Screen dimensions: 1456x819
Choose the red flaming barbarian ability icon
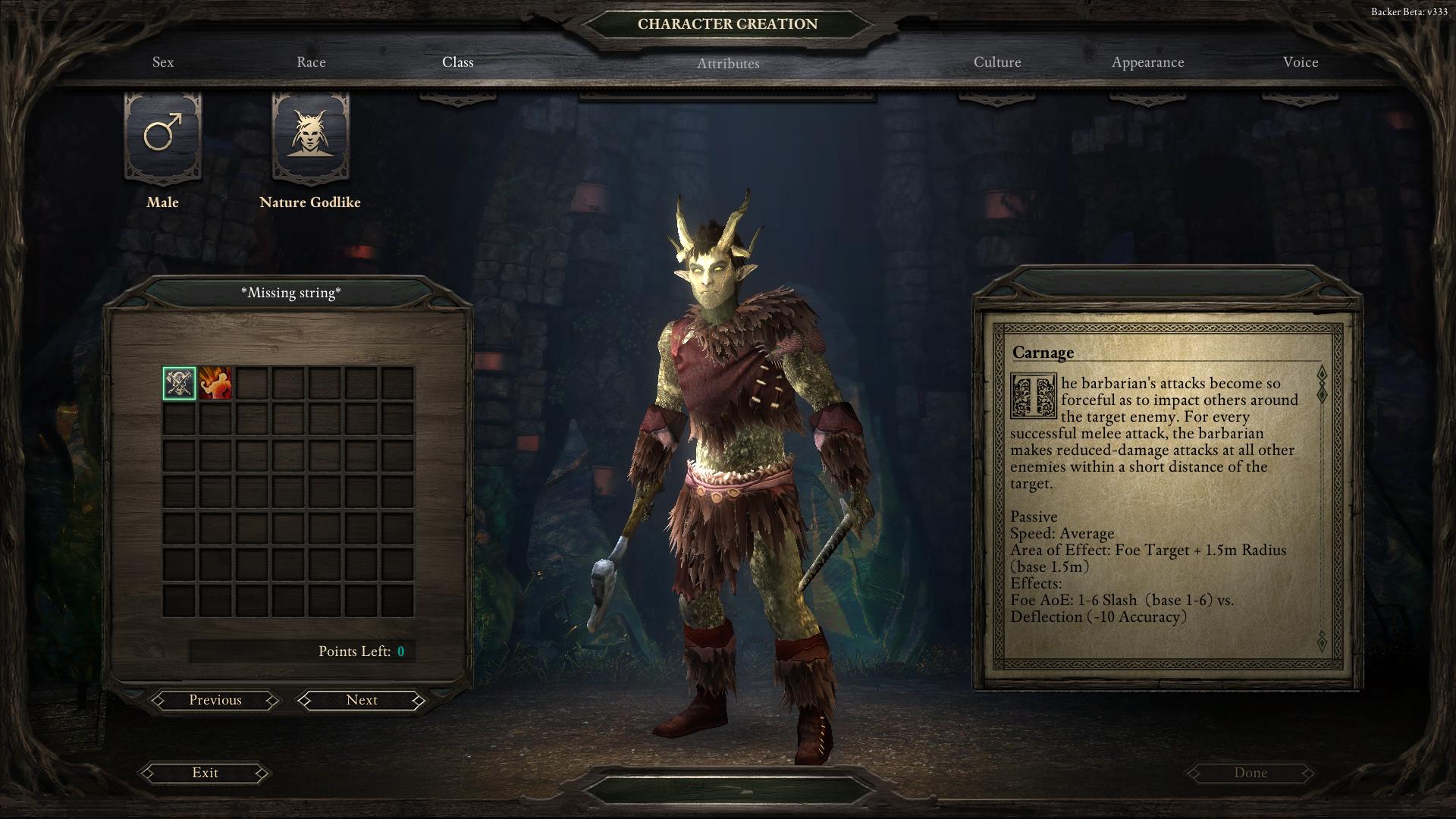point(215,384)
